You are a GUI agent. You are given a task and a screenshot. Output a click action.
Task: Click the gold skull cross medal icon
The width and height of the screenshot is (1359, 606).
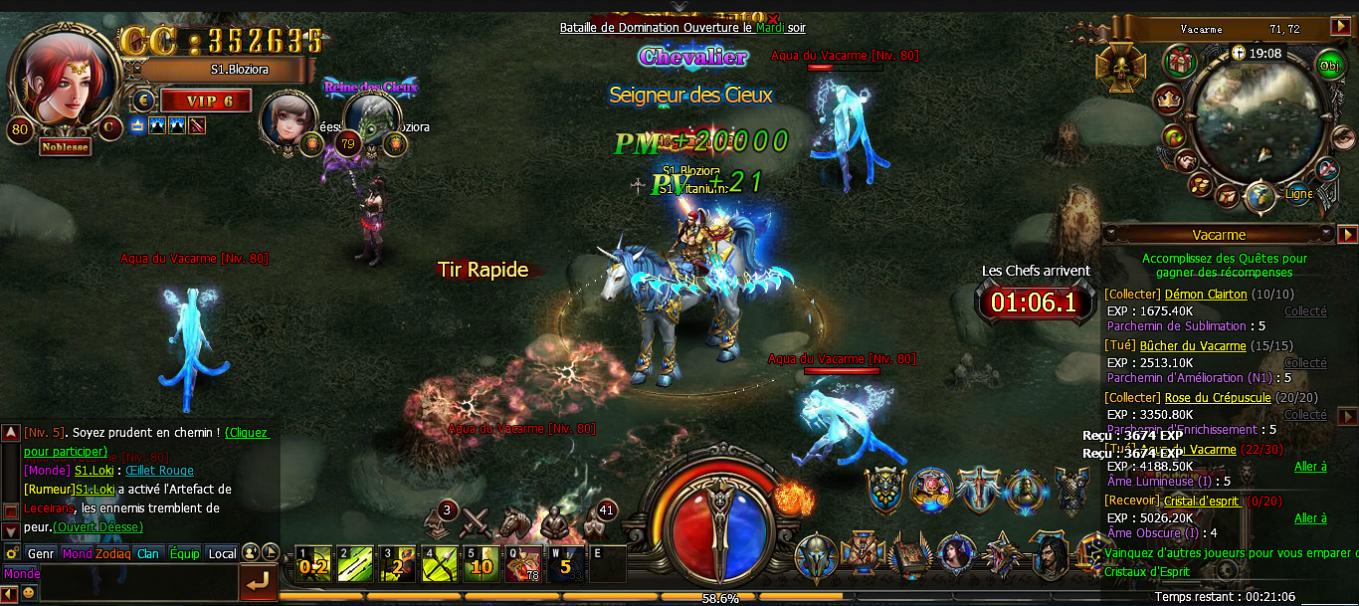[1119, 66]
